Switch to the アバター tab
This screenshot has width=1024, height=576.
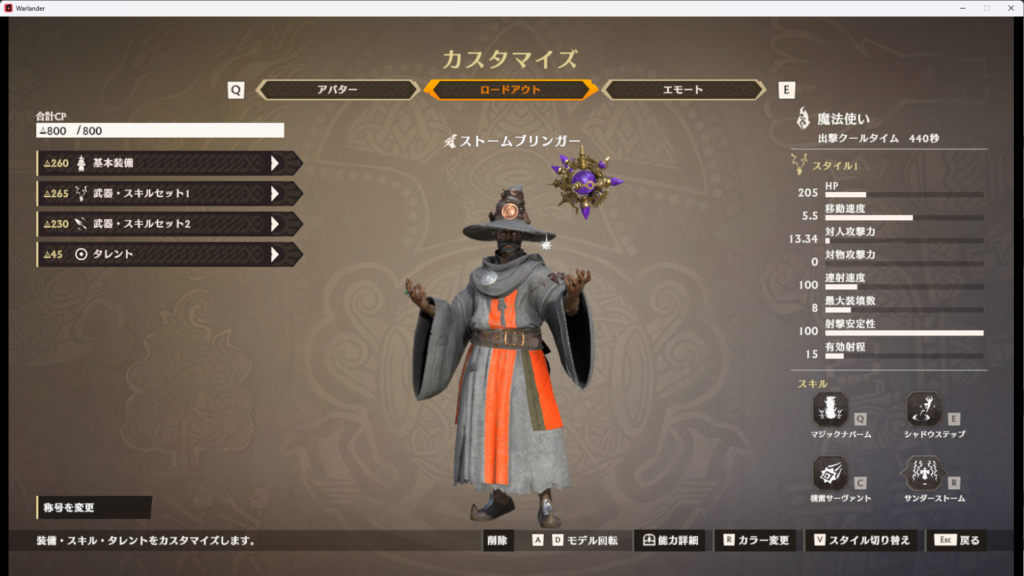[x=337, y=90]
